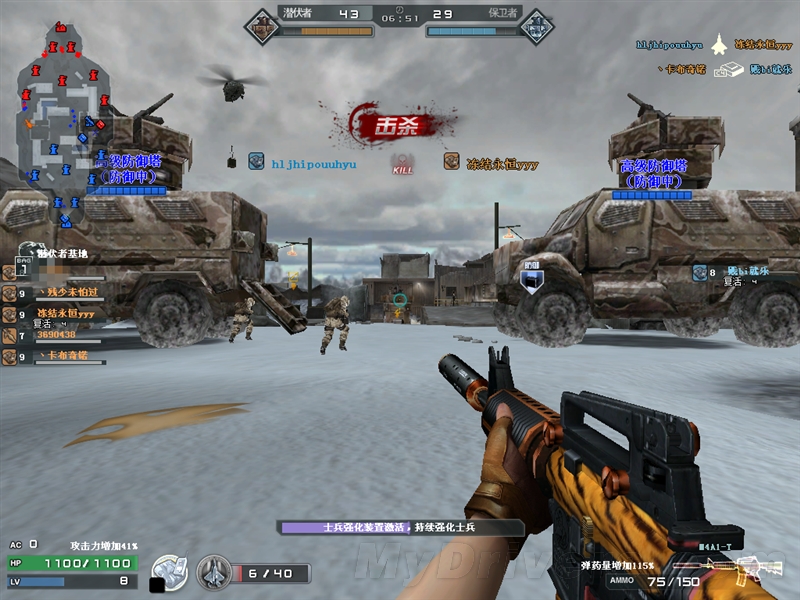Click the 士兵强化装置激活 notification bar
Screen dimensions: 800x600
click(x=400, y=527)
